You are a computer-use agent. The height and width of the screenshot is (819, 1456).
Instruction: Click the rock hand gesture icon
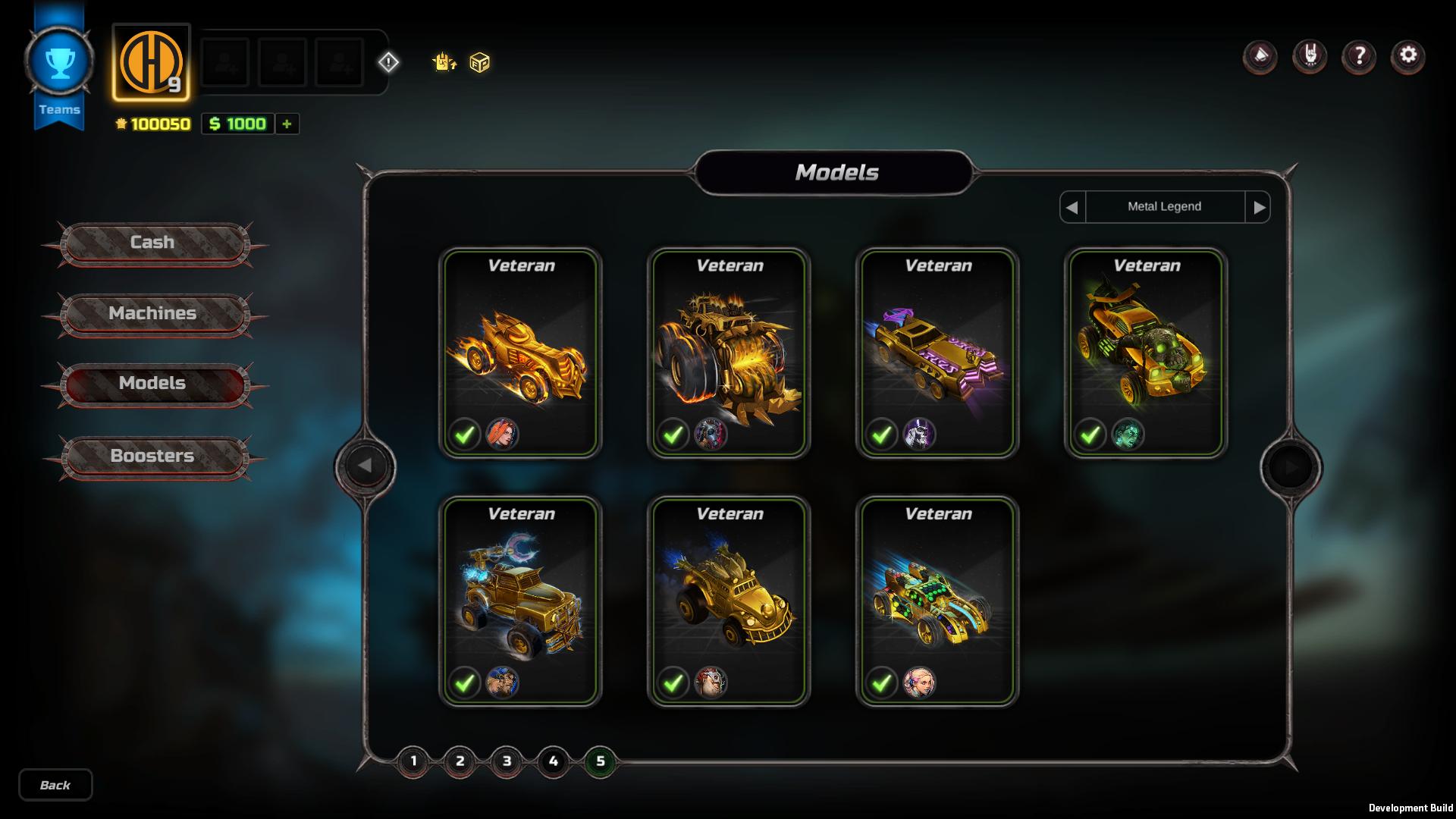[x=1310, y=57]
